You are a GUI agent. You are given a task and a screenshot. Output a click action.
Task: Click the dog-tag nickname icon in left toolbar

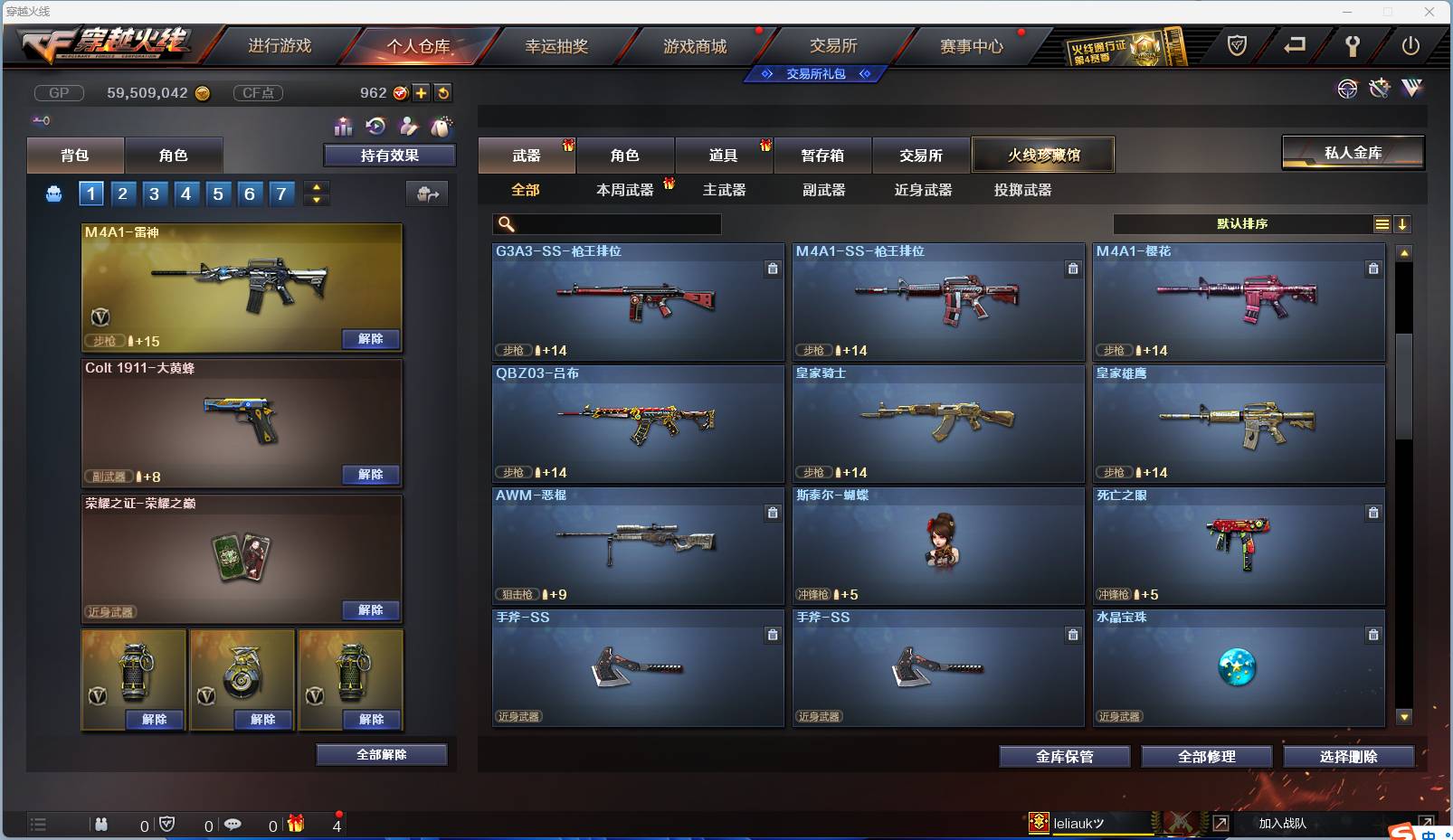click(442, 127)
